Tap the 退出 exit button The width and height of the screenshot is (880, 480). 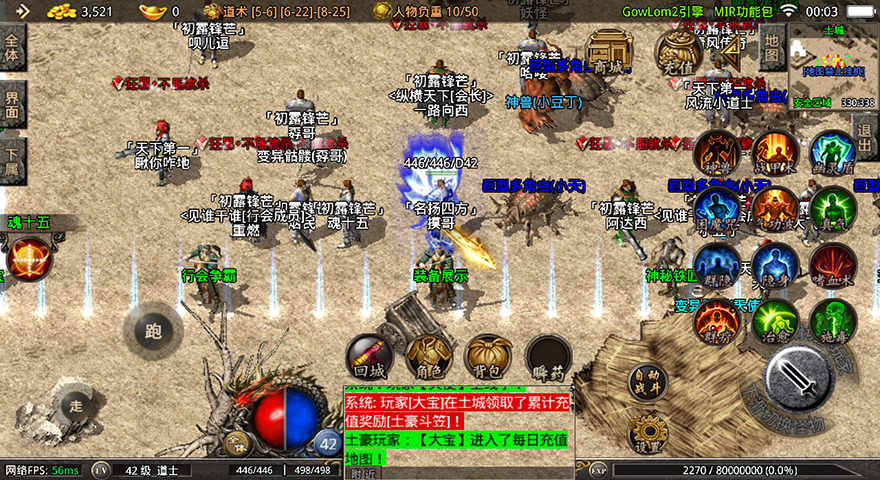click(x=866, y=132)
